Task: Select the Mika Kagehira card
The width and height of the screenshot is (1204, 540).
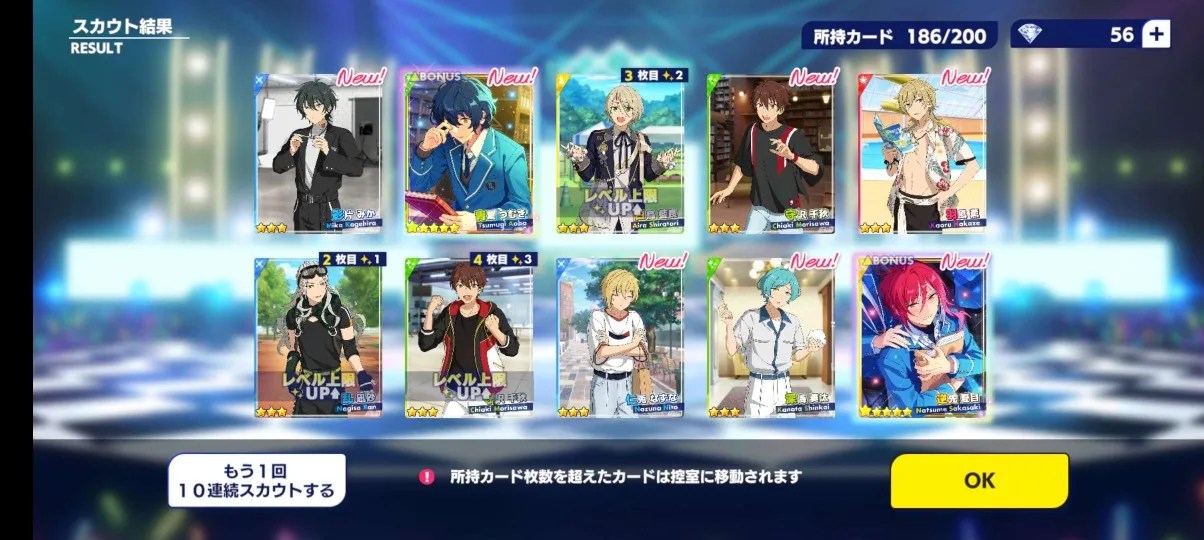Action: coord(318,153)
